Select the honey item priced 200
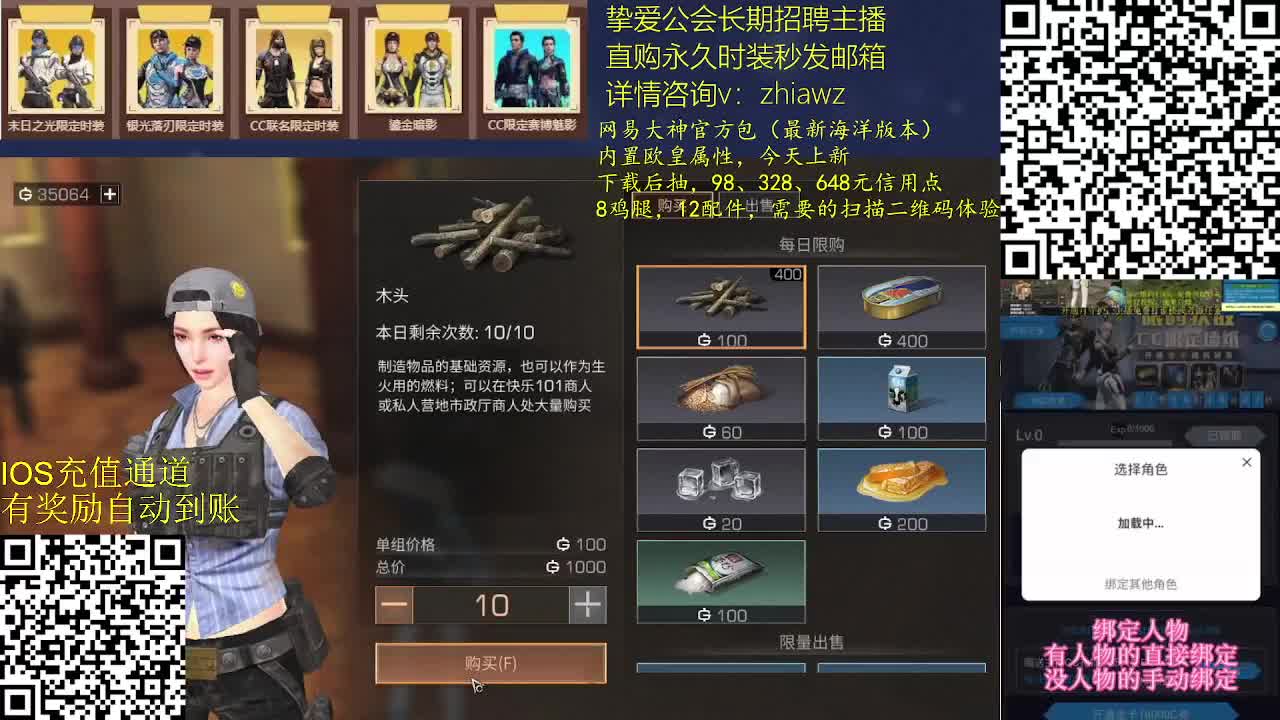Viewport: 1280px width, 720px height. coord(901,489)
